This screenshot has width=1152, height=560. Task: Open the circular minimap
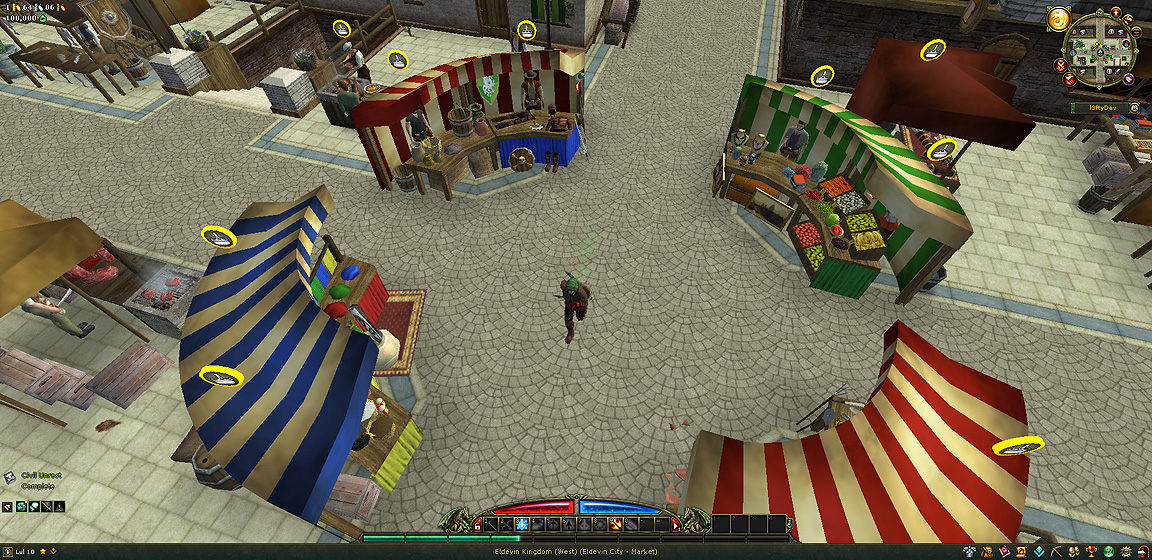(x=1100, y=50)
